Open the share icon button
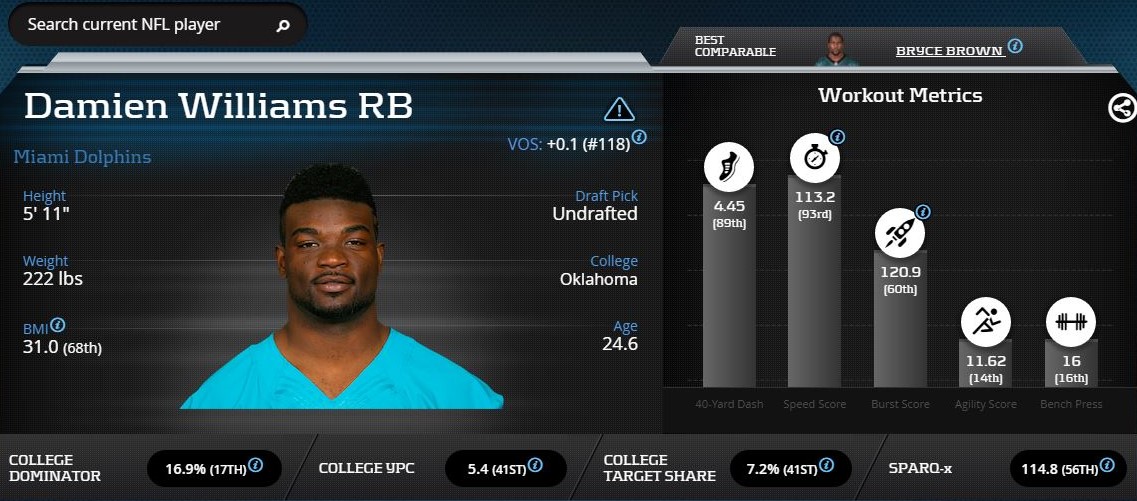1137x501 pixels. [x=1122, y=108]
